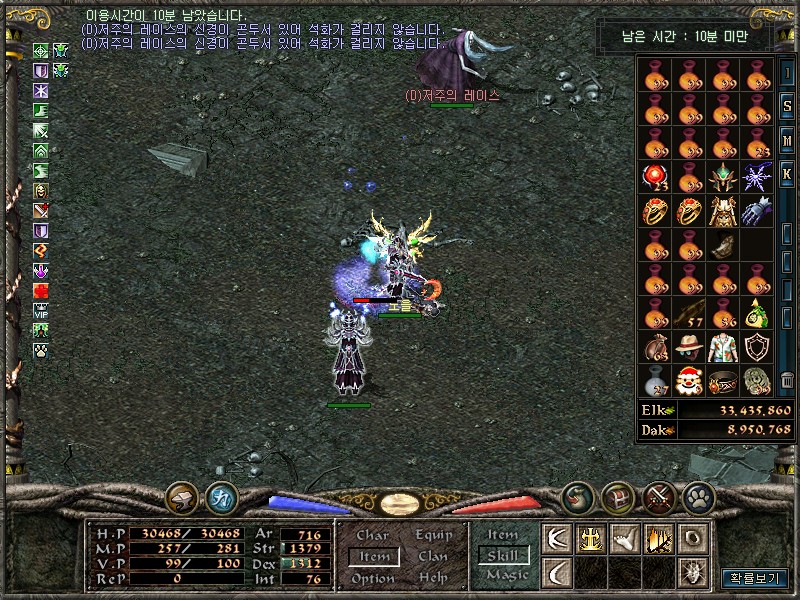This screenshot has height=600, width=800.
Task: Click the paw print round button
Action: [x=697, y=497]
